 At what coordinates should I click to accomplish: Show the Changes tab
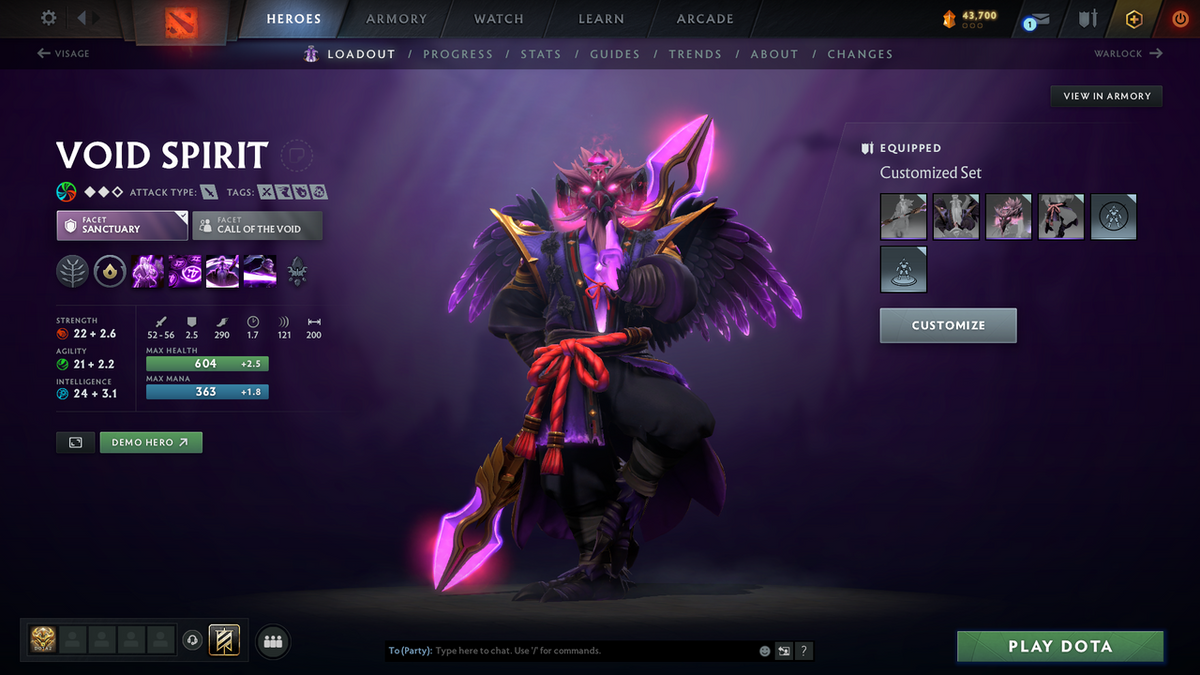(x=860, y=54)
